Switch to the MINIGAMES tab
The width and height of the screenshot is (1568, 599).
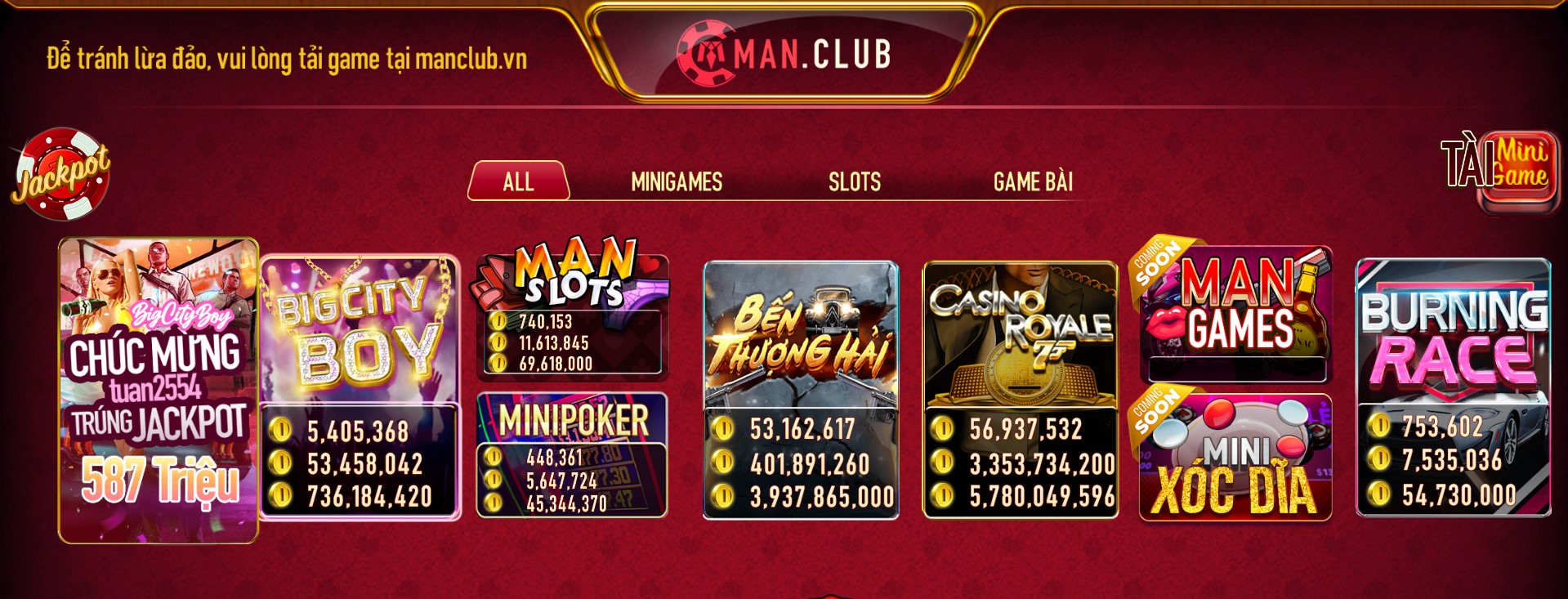(x=676, y=181)
